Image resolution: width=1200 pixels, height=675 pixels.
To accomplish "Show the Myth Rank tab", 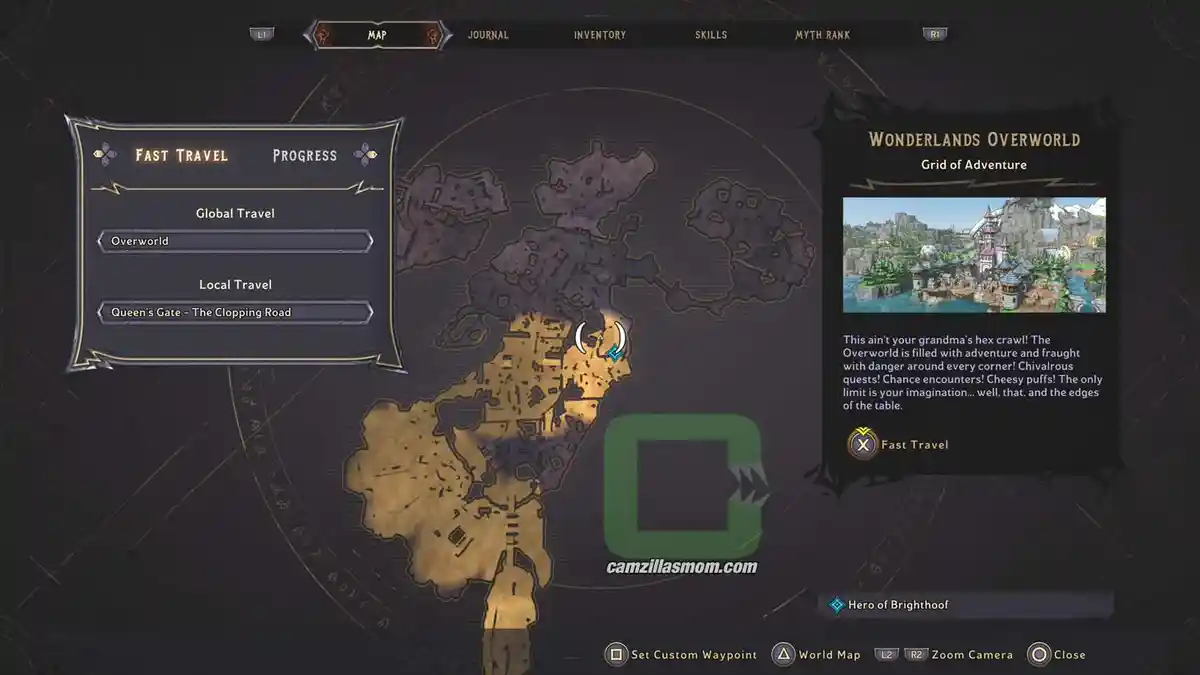I will coord(822,35).
